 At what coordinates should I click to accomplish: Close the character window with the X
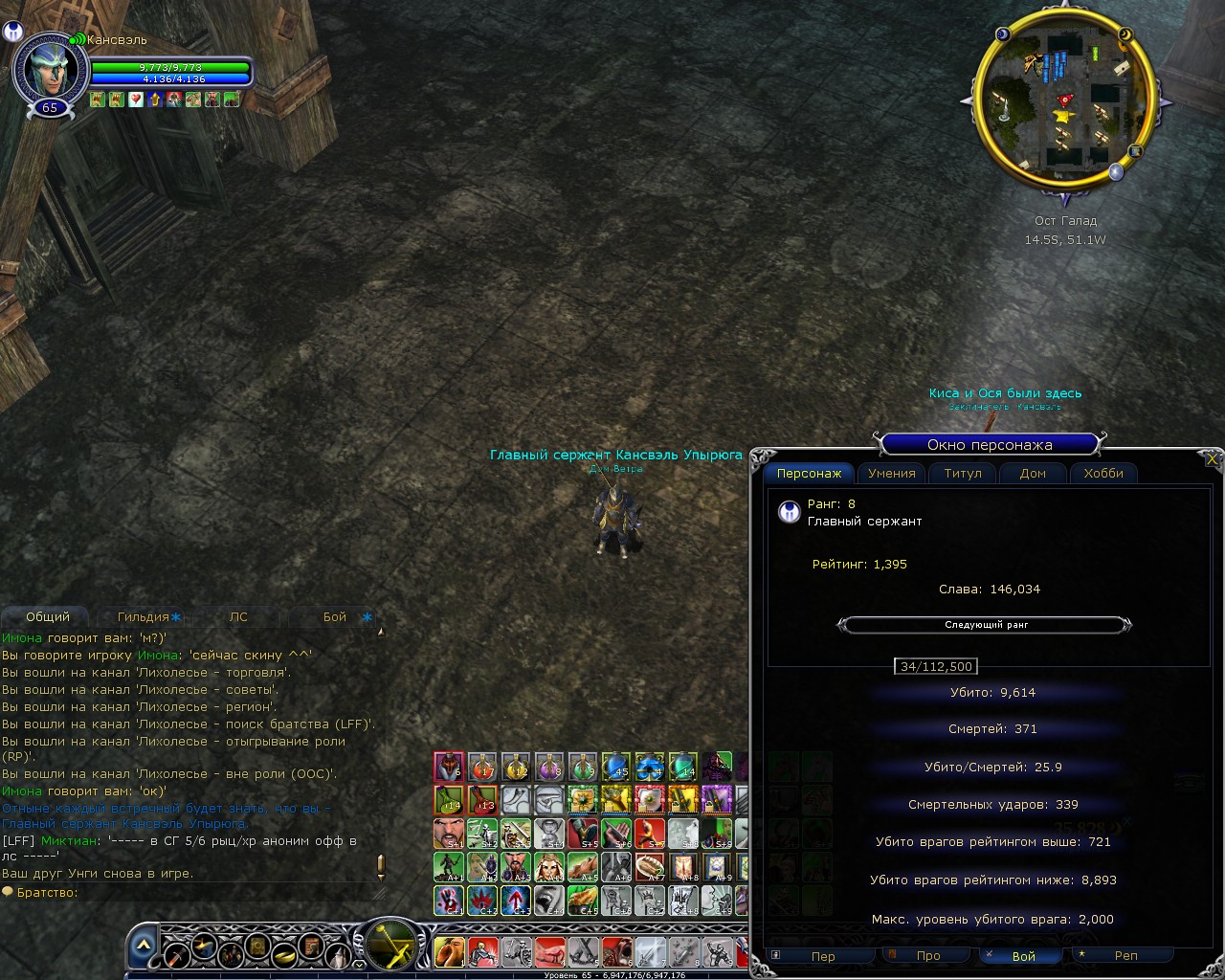(x=1212, y=459)
